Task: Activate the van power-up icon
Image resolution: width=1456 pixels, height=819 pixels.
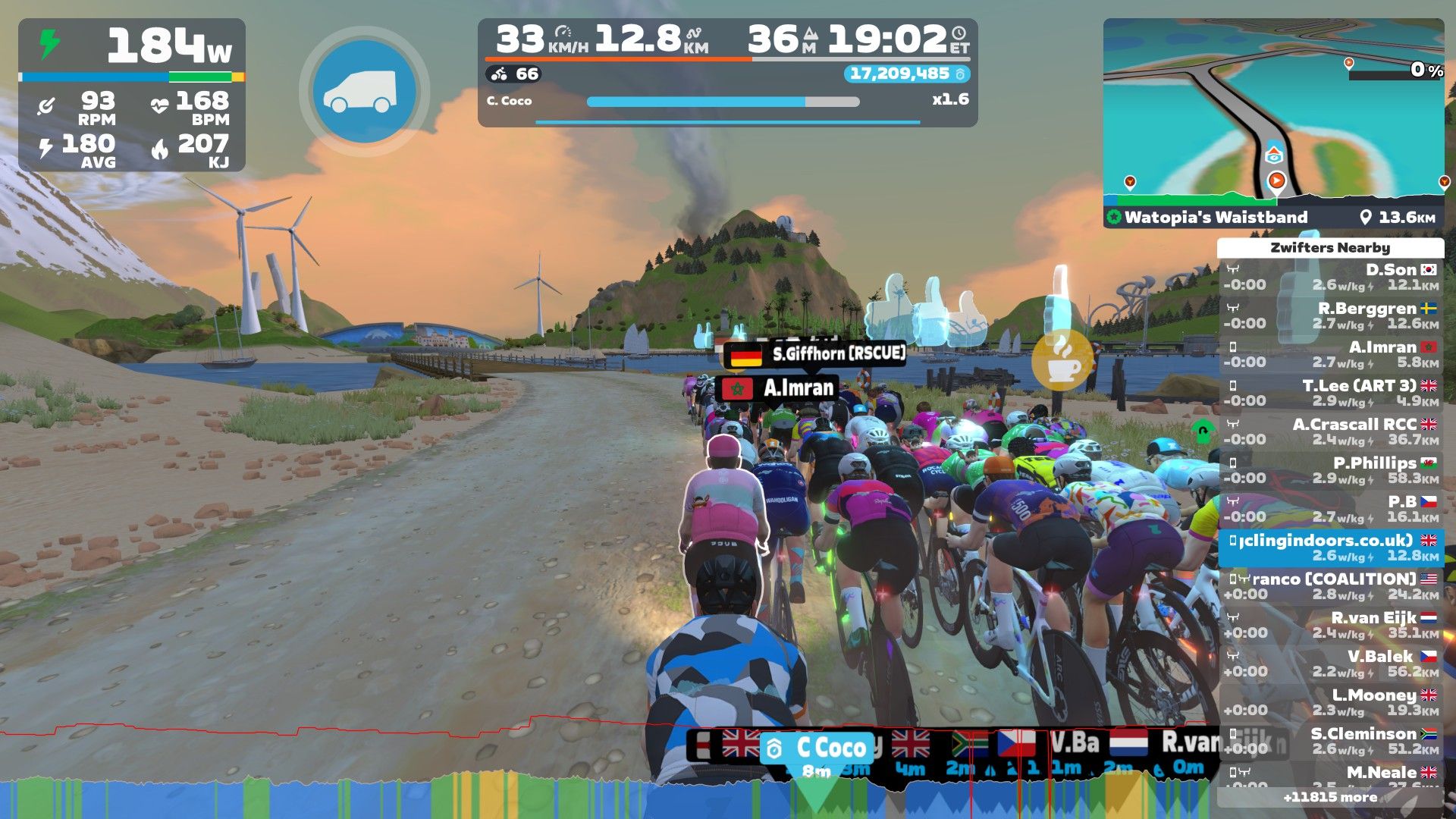Action: pos(364,91)
